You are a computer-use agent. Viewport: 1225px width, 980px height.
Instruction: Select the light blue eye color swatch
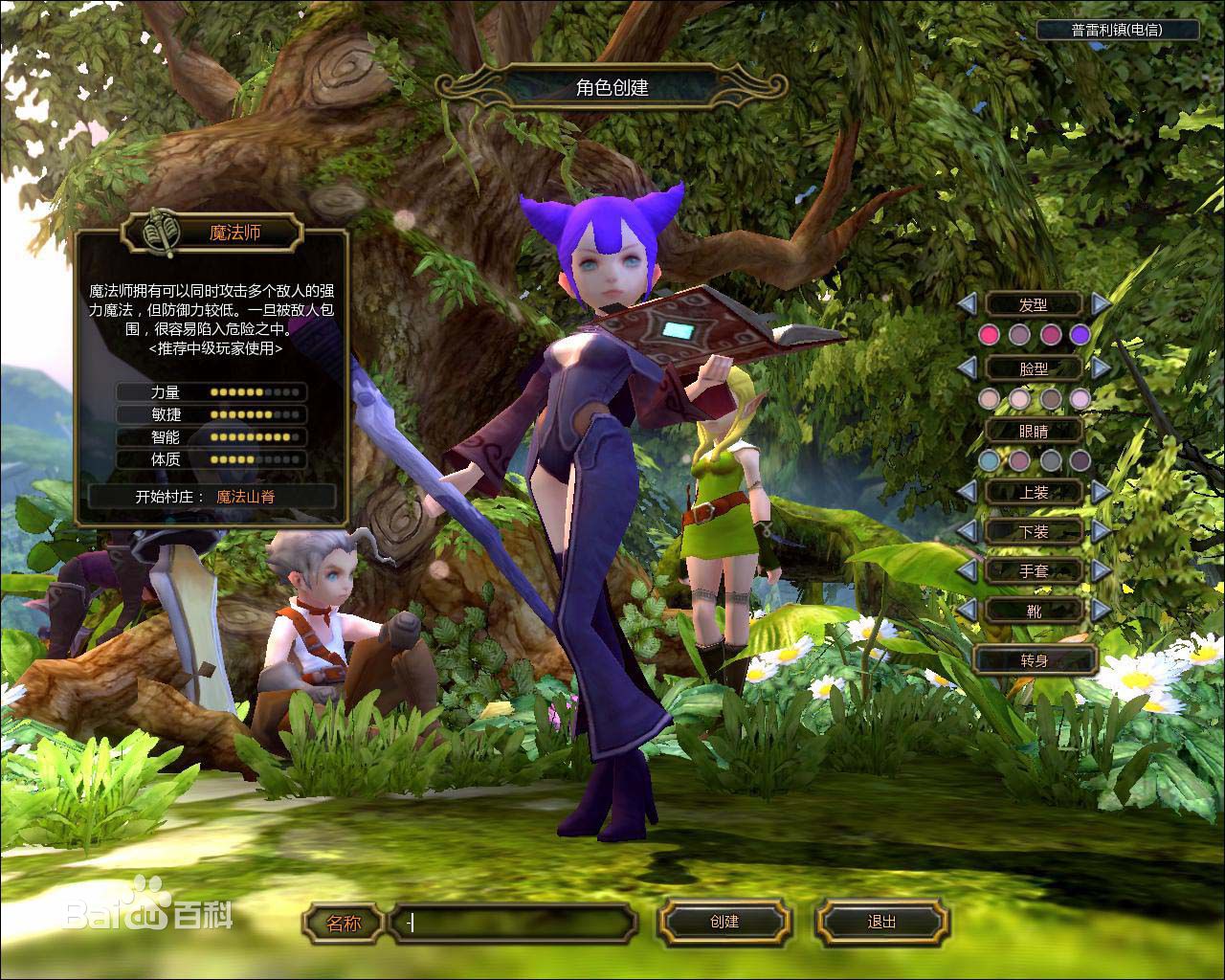pyautogui.click(x=989, y=461)
